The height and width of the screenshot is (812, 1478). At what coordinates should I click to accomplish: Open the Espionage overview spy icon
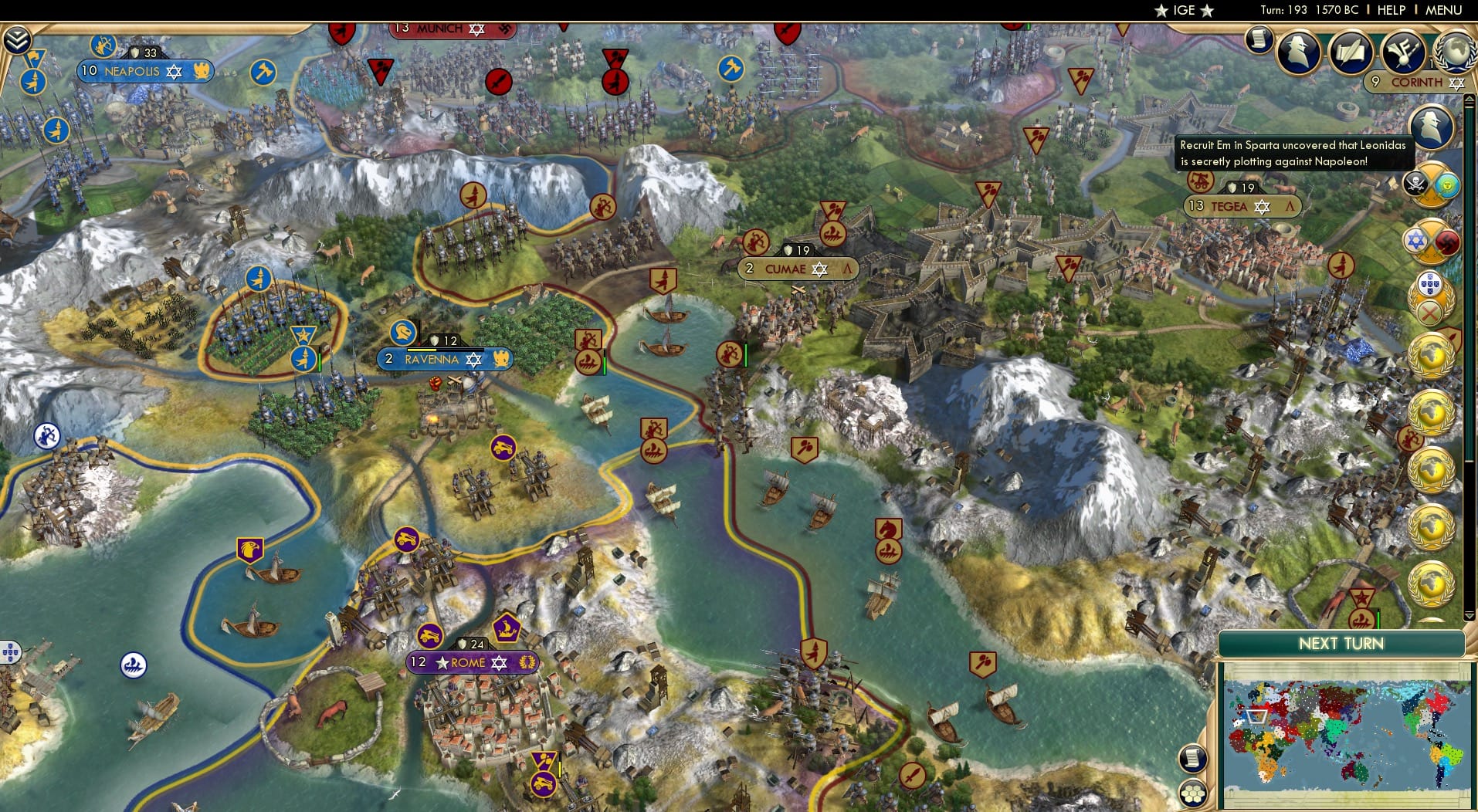tap(1298, 50)
